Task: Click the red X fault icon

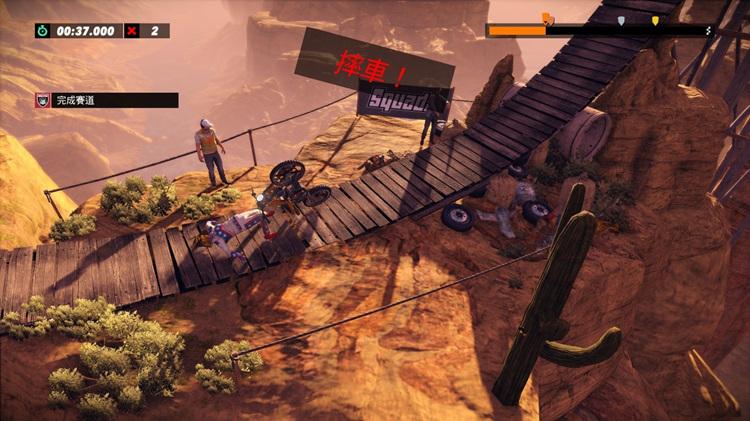Action: tap(133, 31)
